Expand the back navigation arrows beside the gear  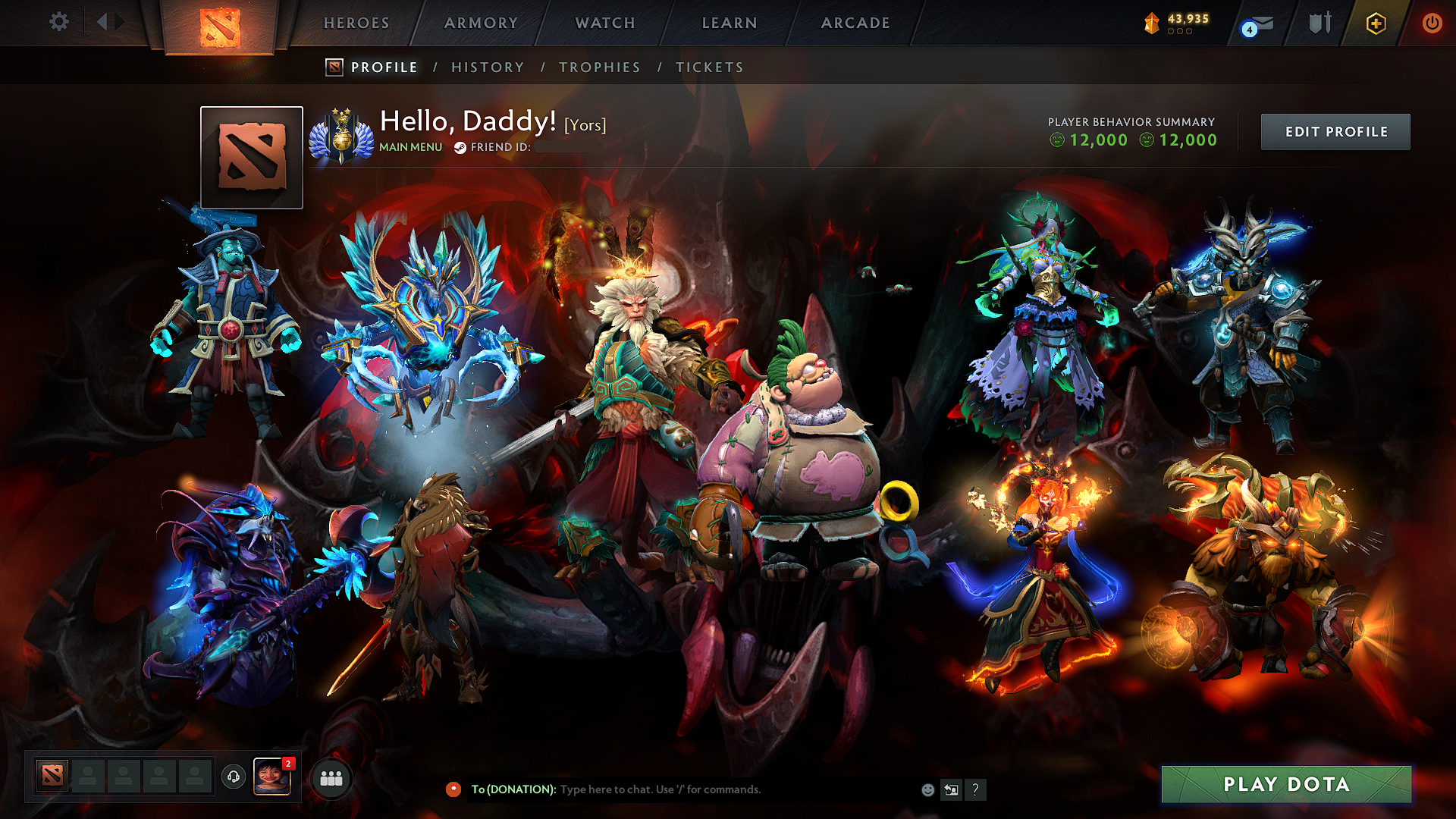[107, 22]
